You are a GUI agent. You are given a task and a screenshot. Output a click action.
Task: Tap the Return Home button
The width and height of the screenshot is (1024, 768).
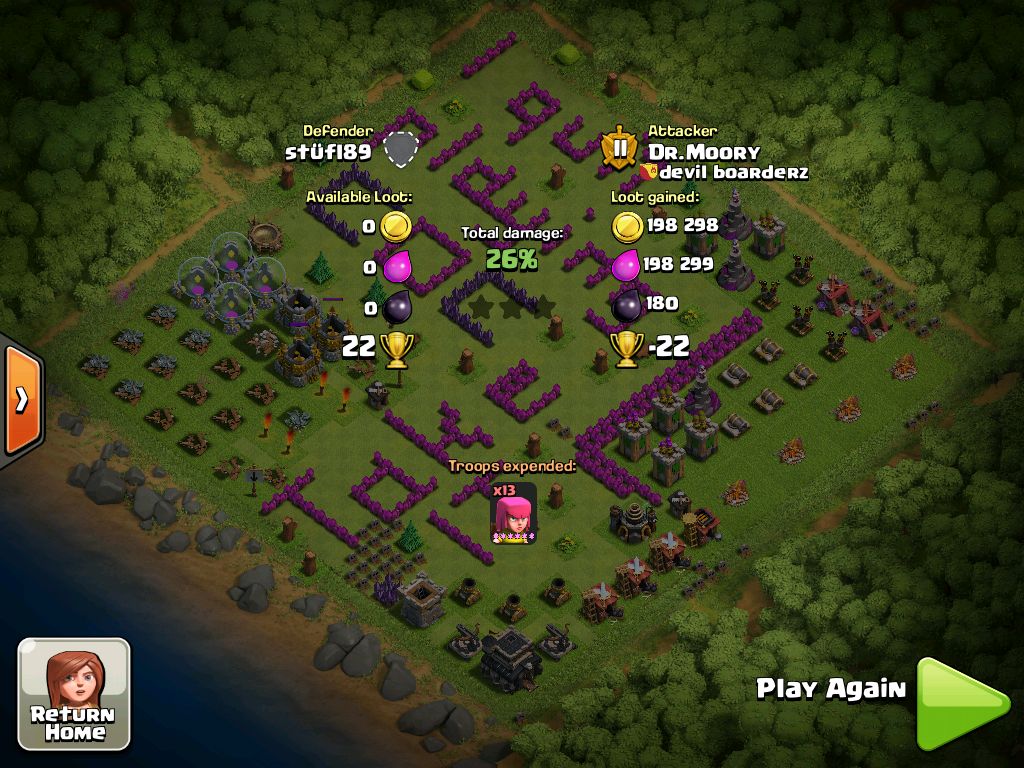point(74,694)
